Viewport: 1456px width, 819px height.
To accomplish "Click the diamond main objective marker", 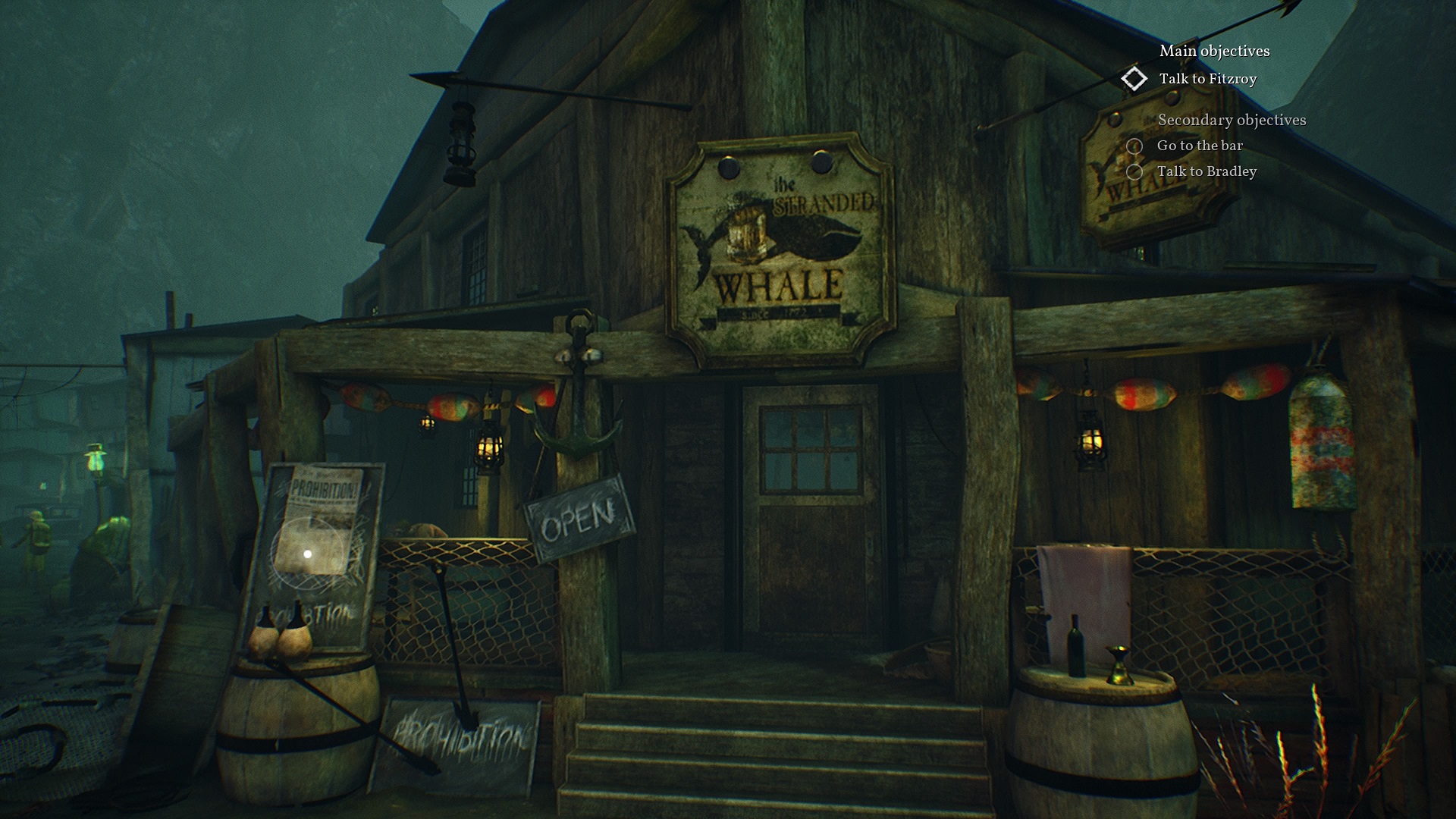I will coord(1134,79).
